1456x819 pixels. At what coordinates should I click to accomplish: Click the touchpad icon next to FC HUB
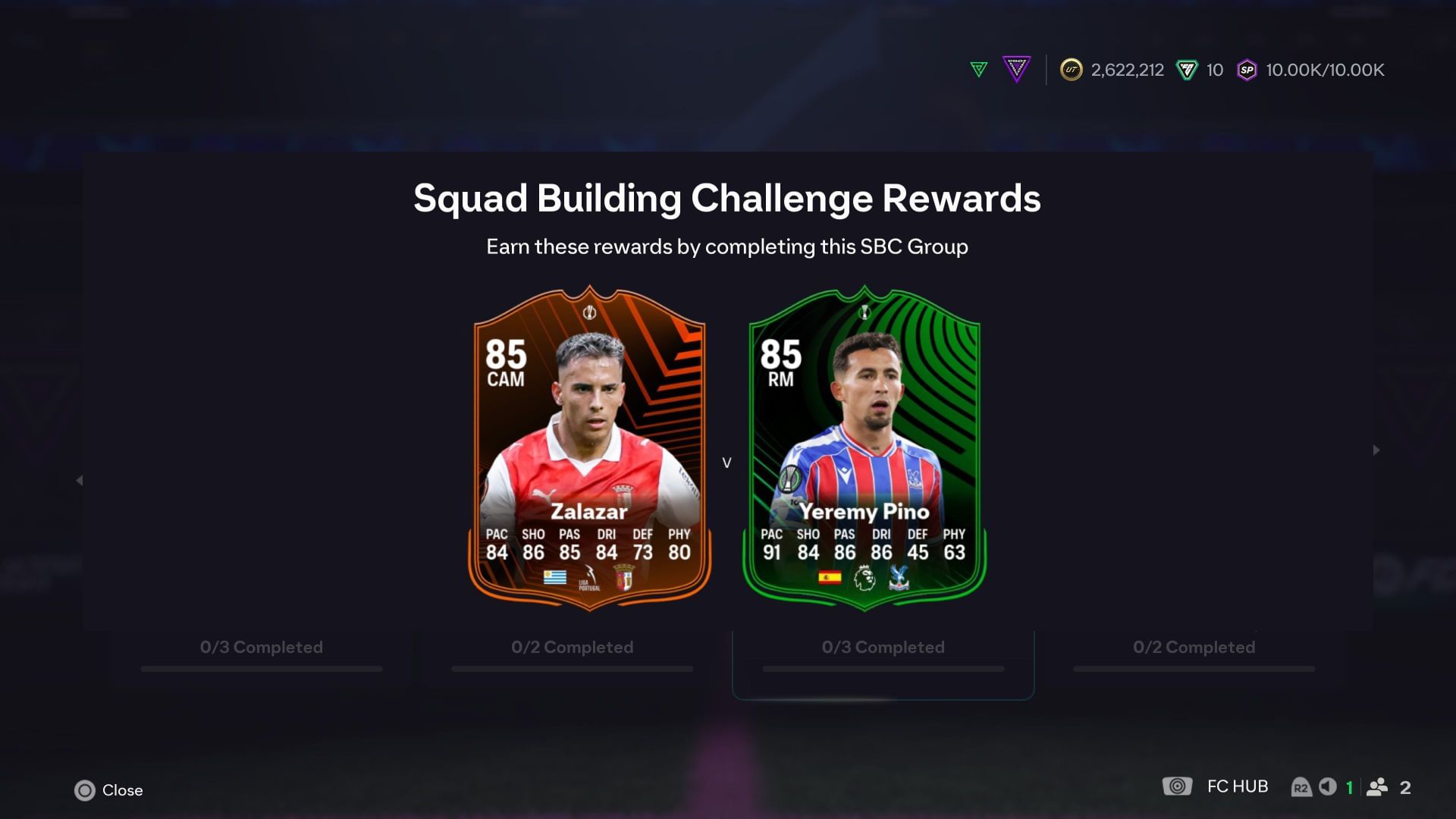tap(1178, 786)
